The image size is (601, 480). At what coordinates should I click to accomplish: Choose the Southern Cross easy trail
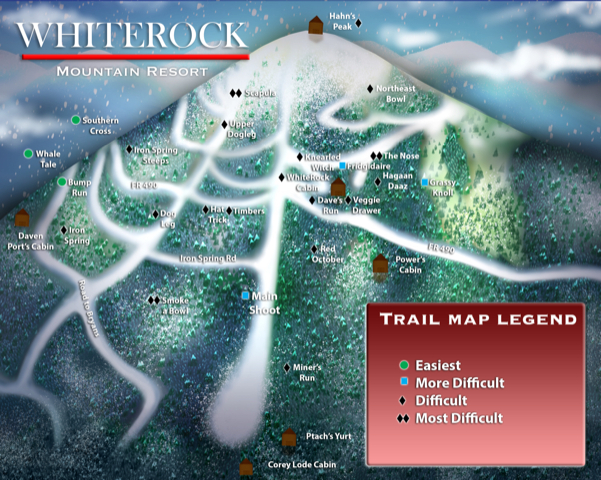point(76,120)
